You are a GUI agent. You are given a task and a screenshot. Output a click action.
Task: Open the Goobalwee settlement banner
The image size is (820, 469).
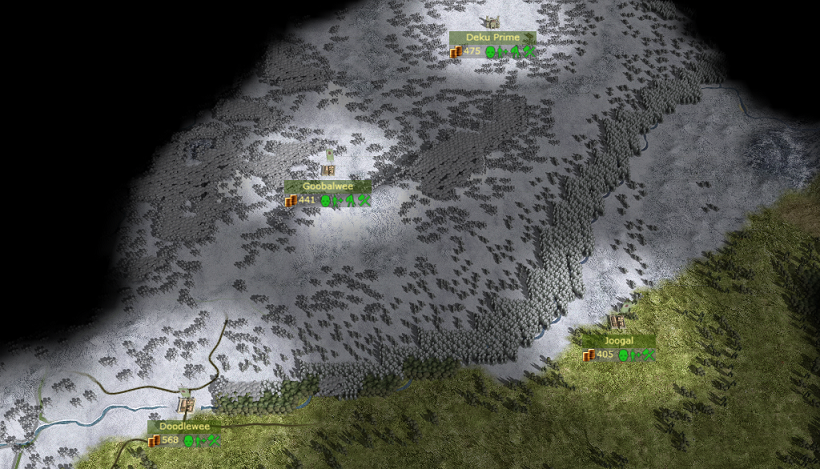(x=328, y=186)
